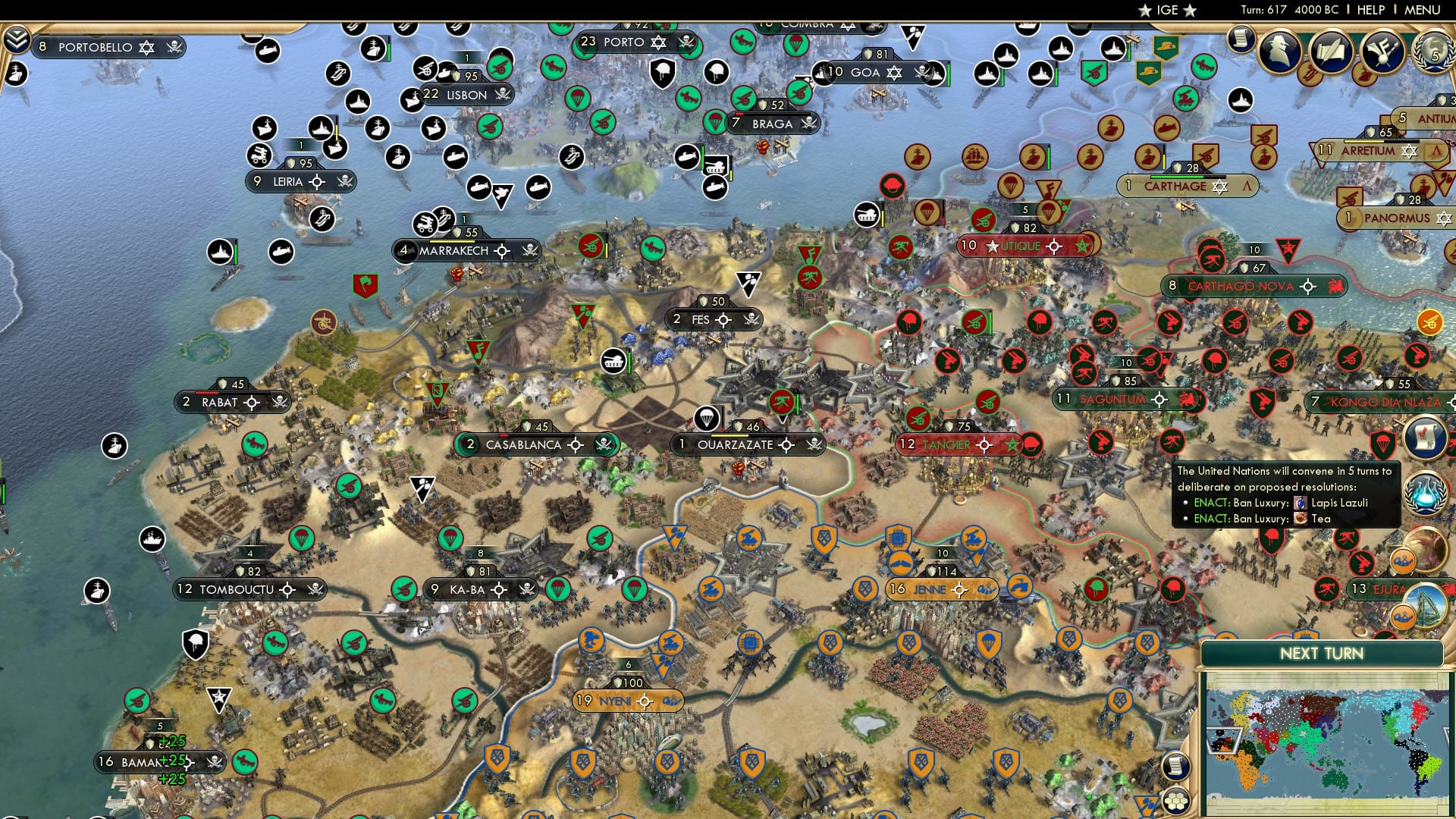
Task: Open the Espionage overview with the spy icon
Action: pyautogui.click(x=1279, y=50)
